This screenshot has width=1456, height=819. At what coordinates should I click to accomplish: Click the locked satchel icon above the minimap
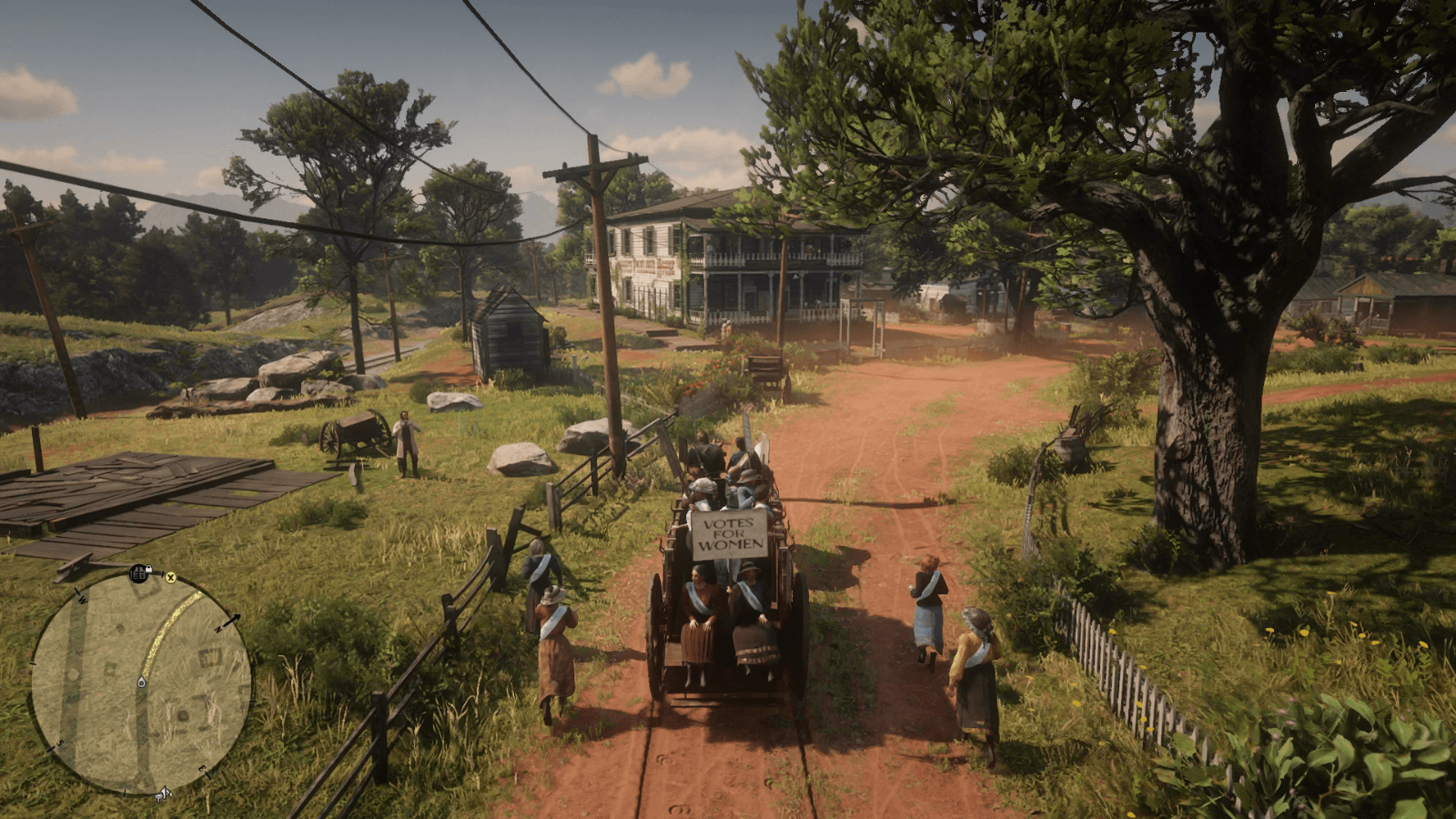coord(139,571)
